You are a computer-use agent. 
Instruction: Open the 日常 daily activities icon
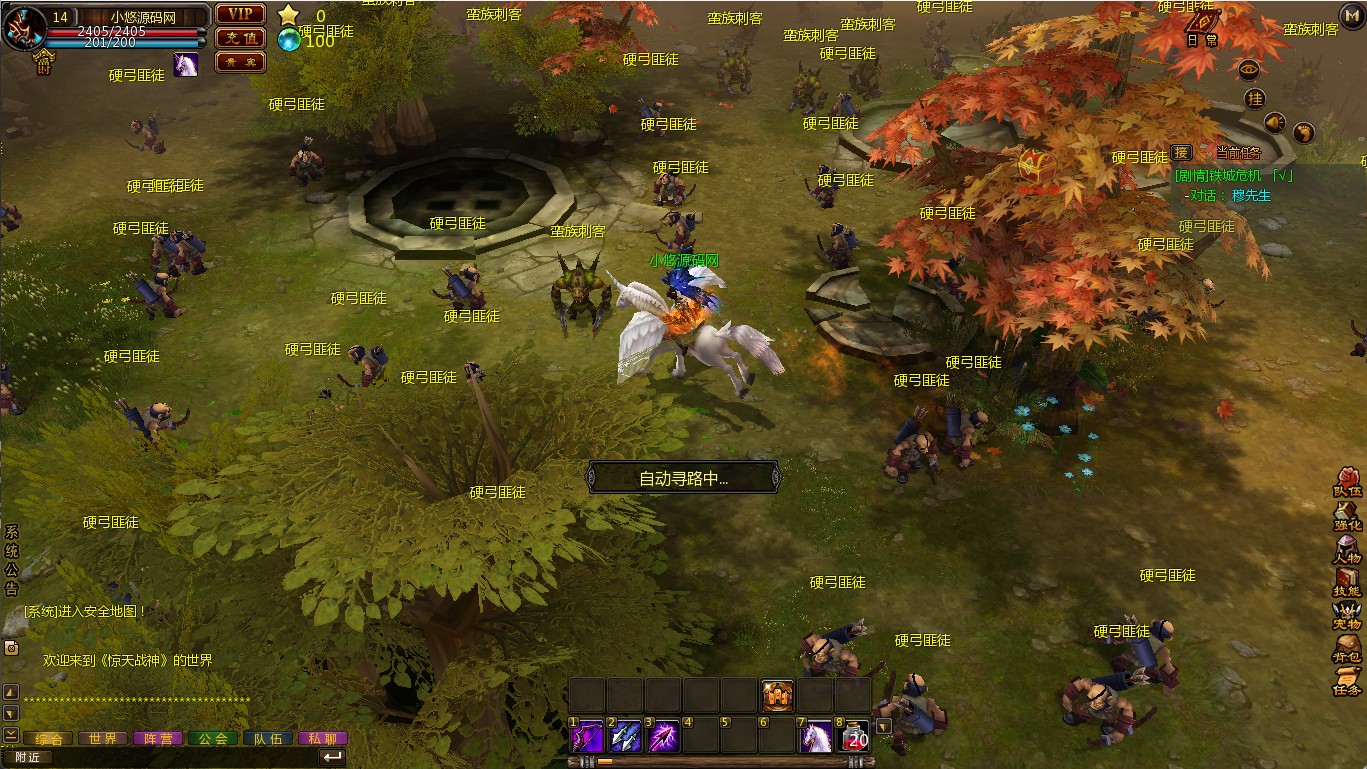tap(1202, 28)
